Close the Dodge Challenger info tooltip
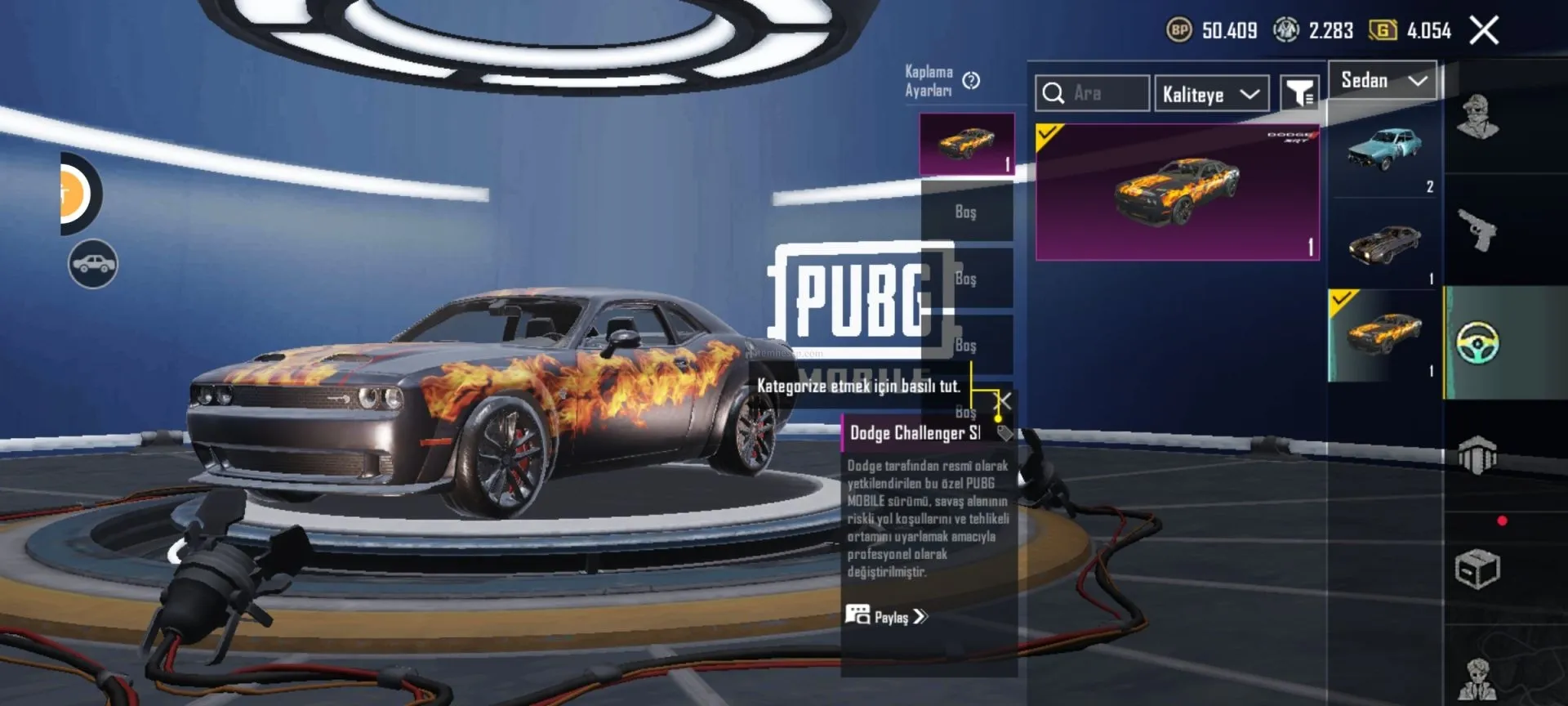This screenshot has width=1568, height=706. tap(1004, 401)
